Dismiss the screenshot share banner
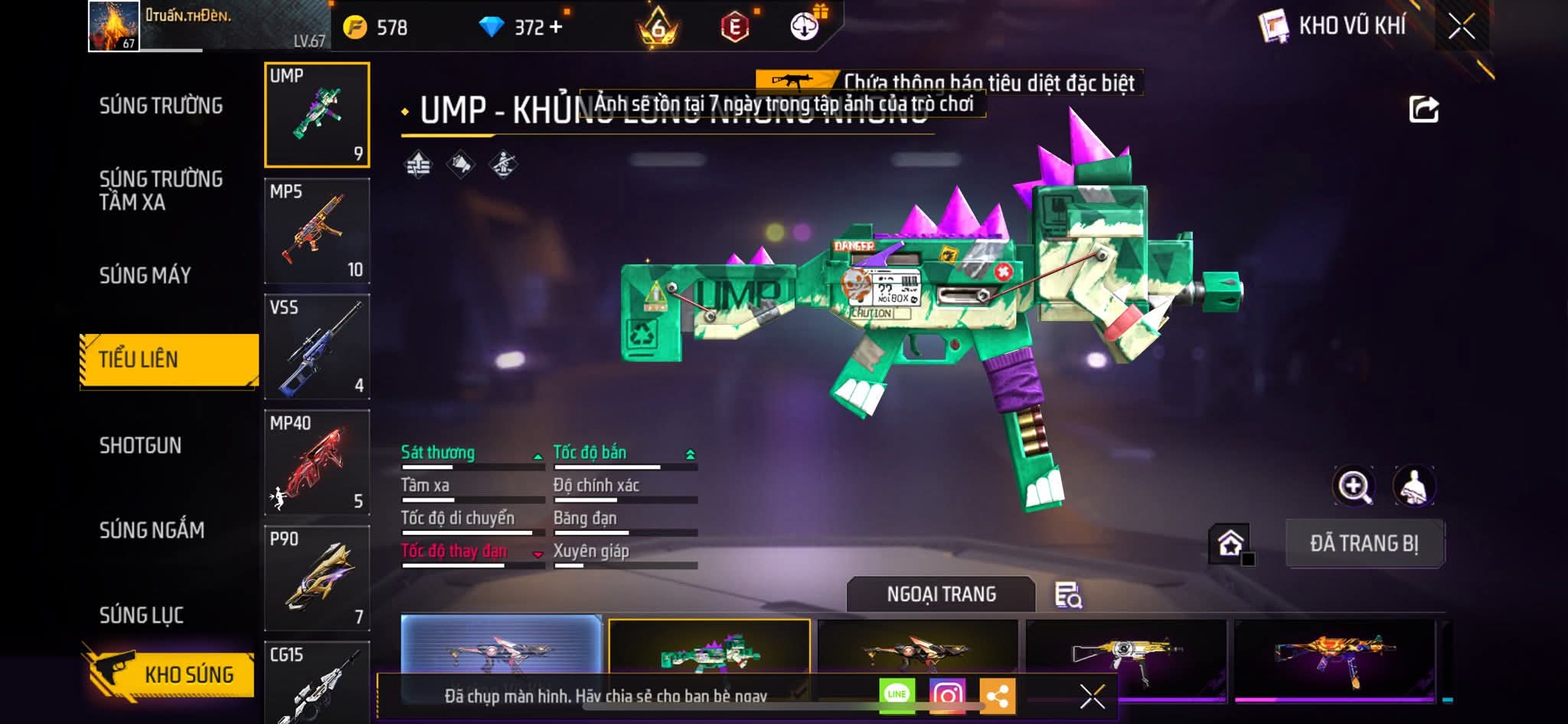The width and height of the screenshot is (1568, 724). coord(1092,696)
